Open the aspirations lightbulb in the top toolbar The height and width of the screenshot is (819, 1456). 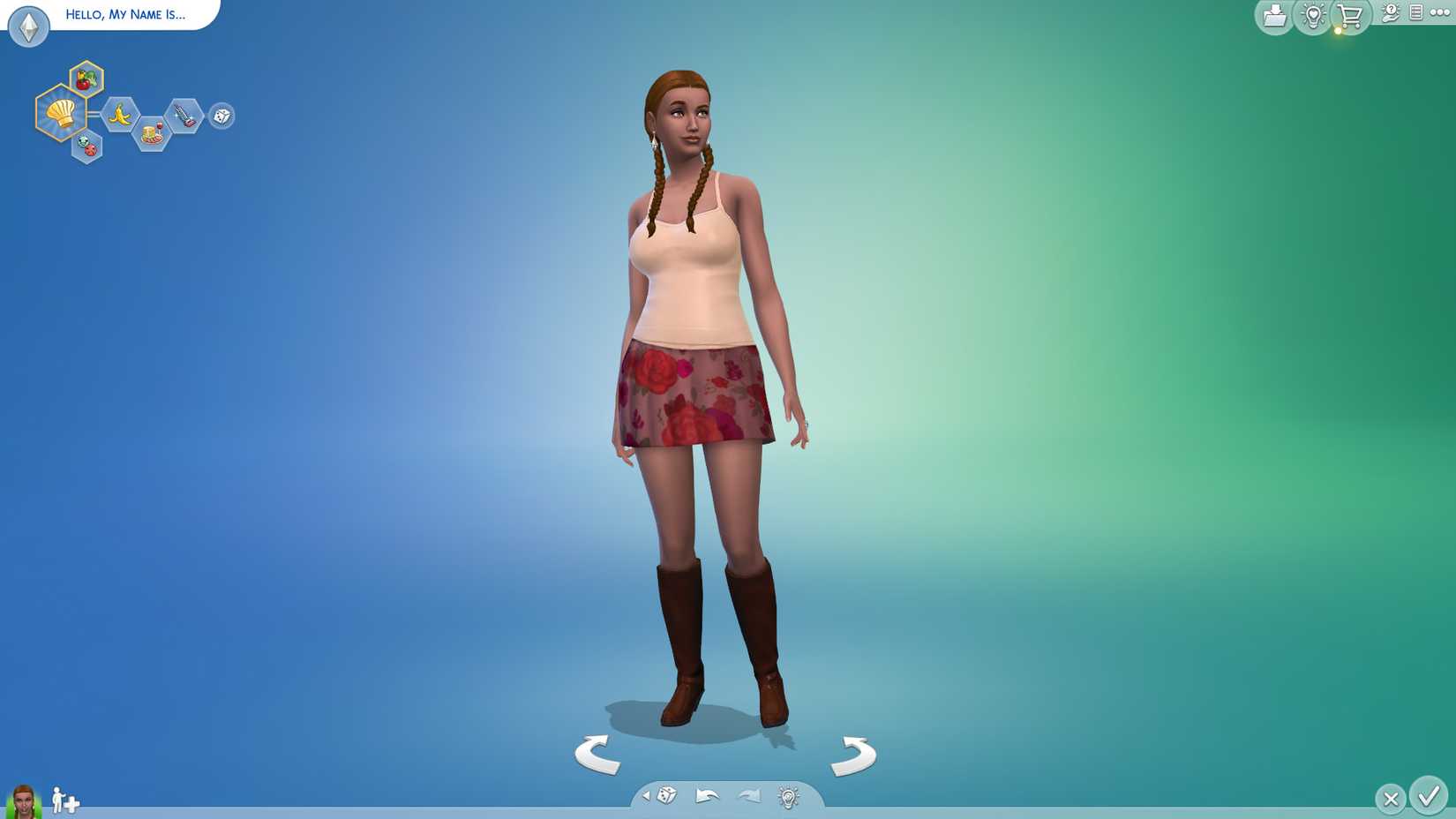pyautogui.click(x=1310, y=15)
